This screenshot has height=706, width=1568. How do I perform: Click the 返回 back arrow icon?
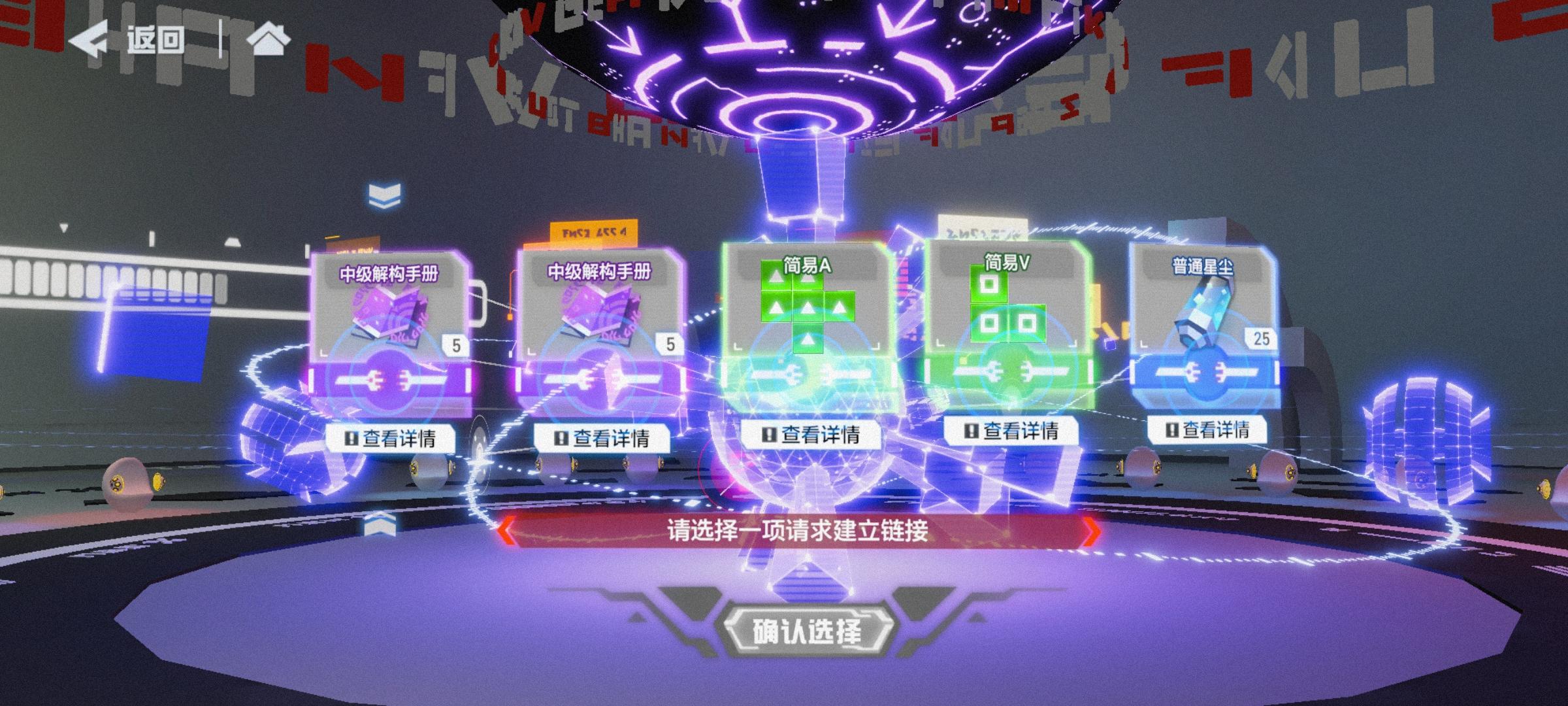tap(93, 41)
